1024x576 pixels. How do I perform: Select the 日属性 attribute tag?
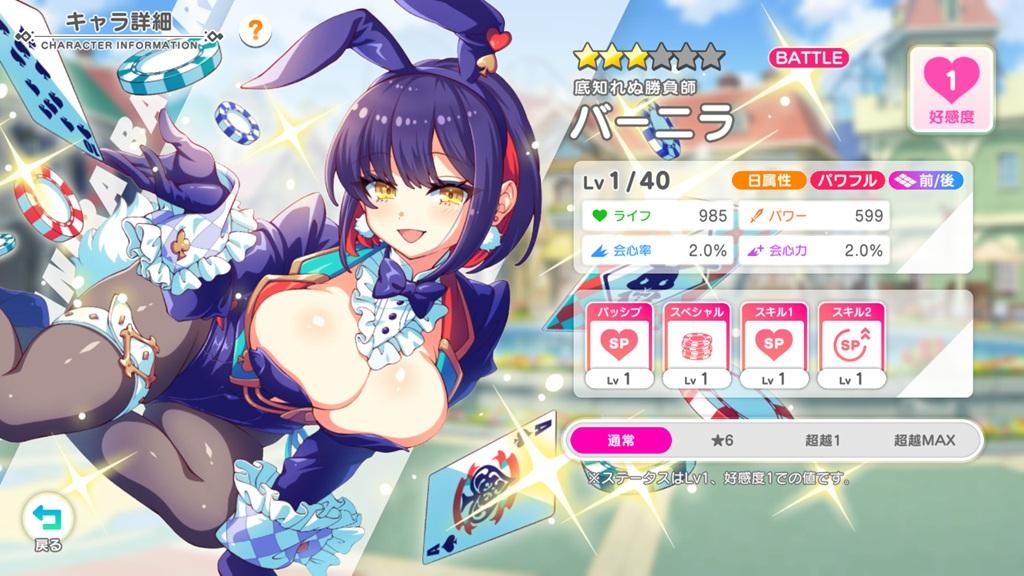[769, 181]
